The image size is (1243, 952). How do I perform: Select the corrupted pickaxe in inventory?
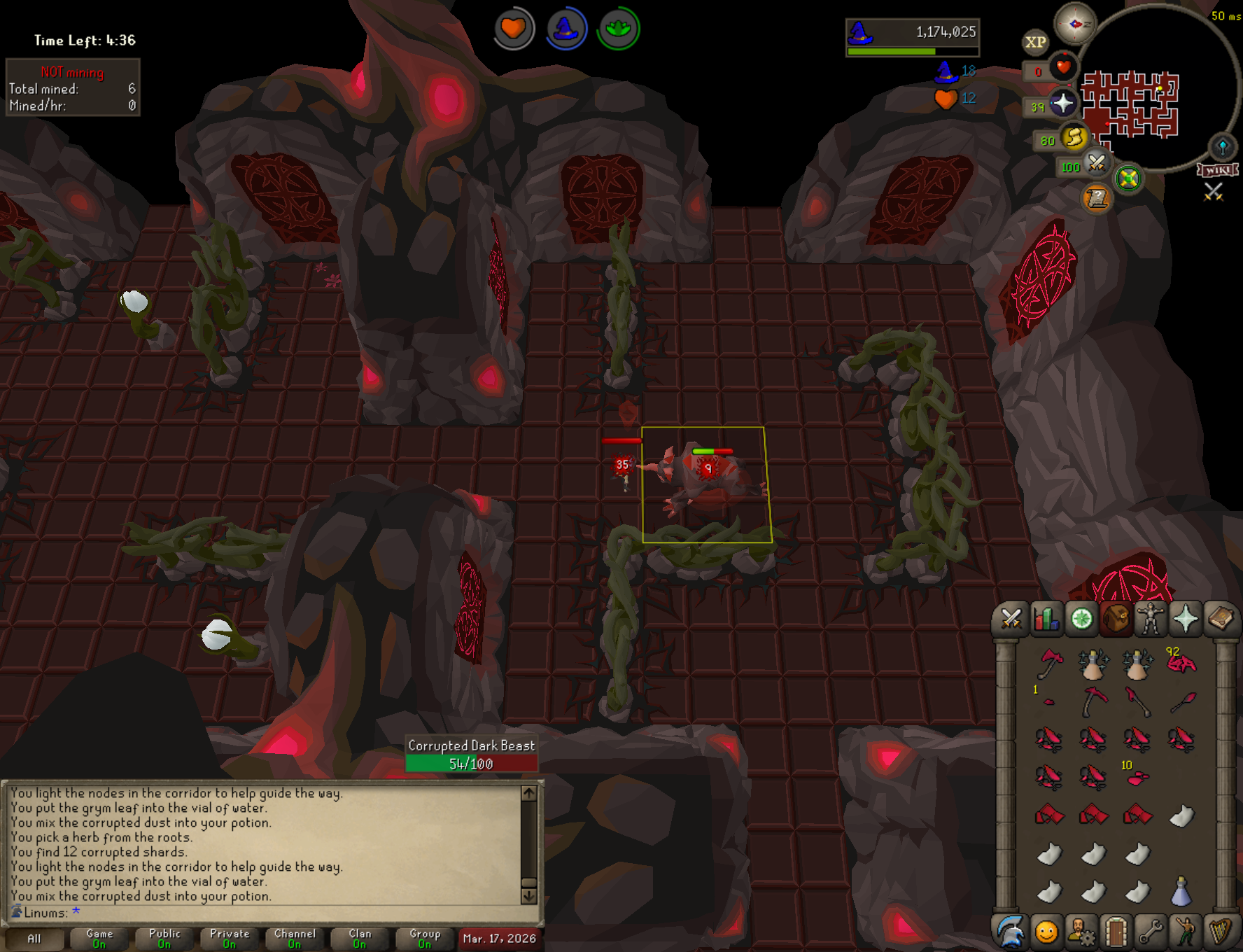(x=1093, y=701)
